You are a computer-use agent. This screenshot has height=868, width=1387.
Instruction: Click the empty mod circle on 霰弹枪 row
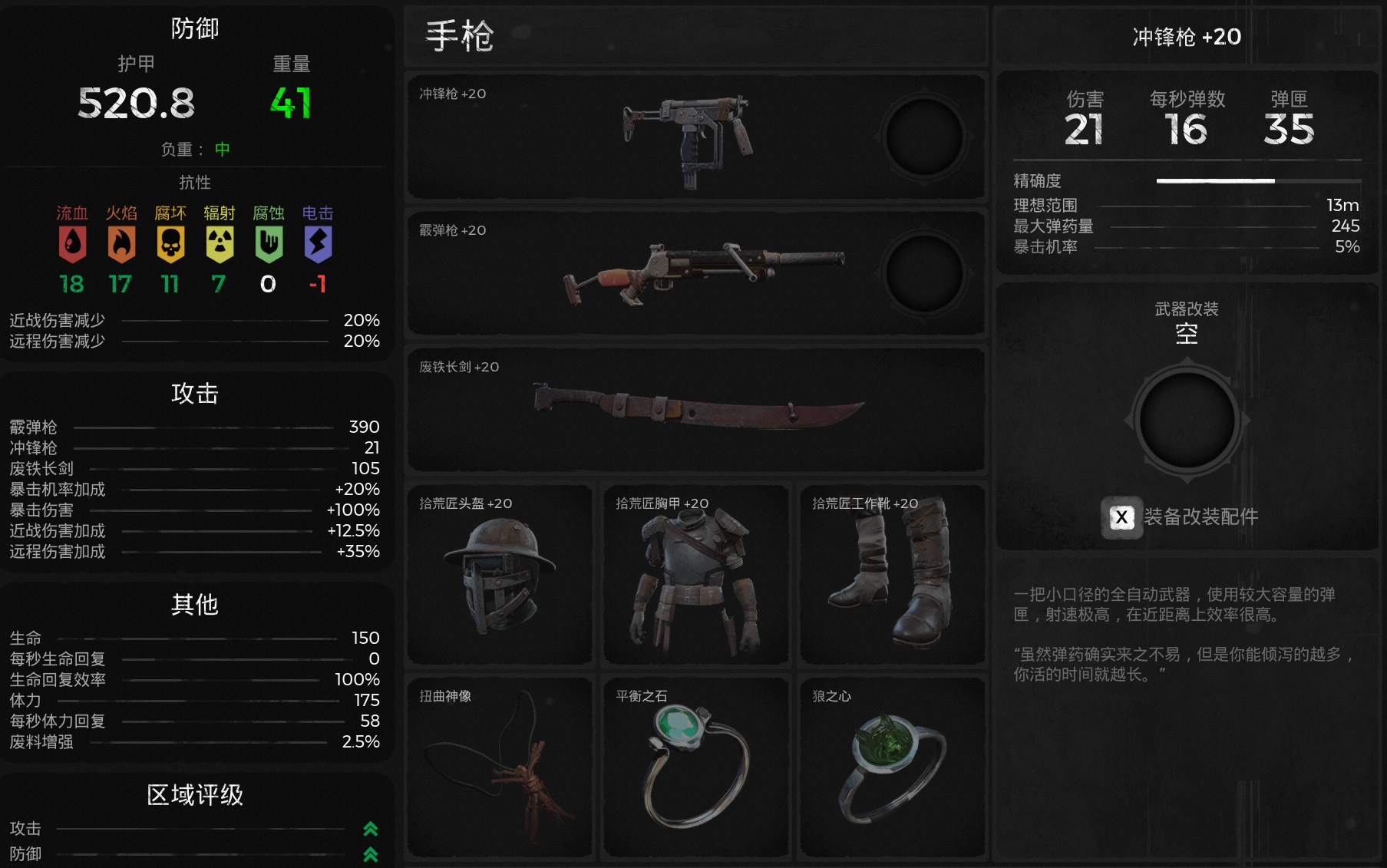(924, 274)
